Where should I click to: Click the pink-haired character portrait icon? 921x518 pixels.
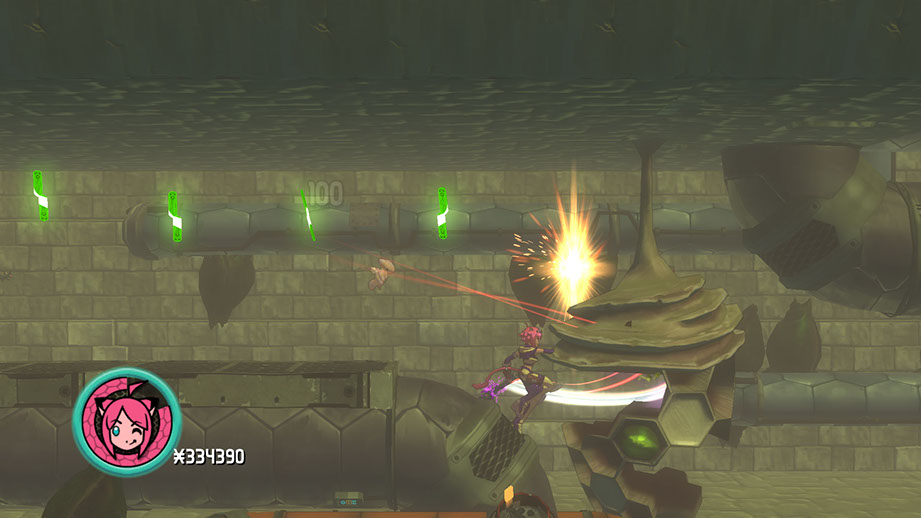click(x=126, y=421)
